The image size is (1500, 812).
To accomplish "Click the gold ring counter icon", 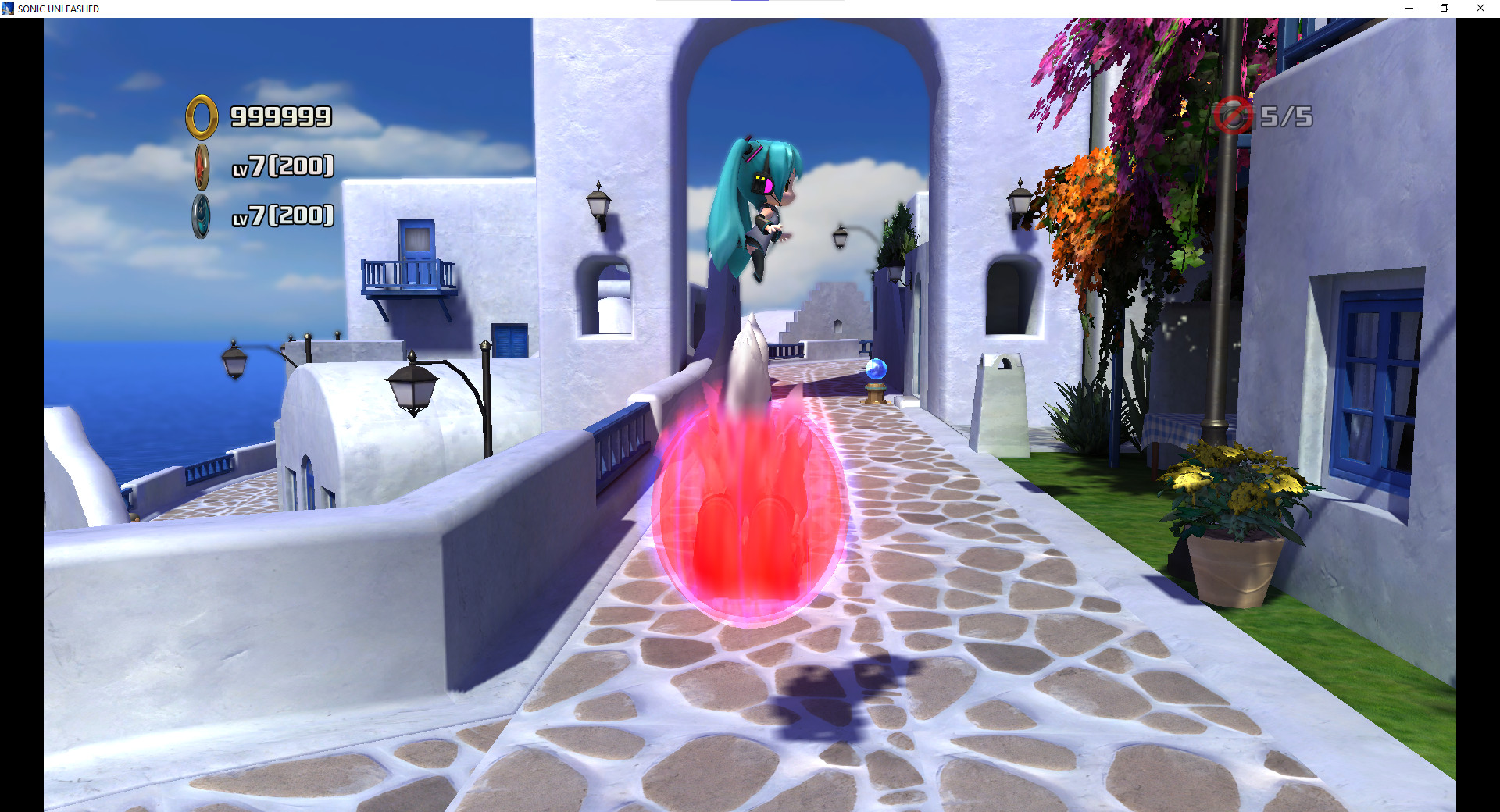I will [200, 116].
